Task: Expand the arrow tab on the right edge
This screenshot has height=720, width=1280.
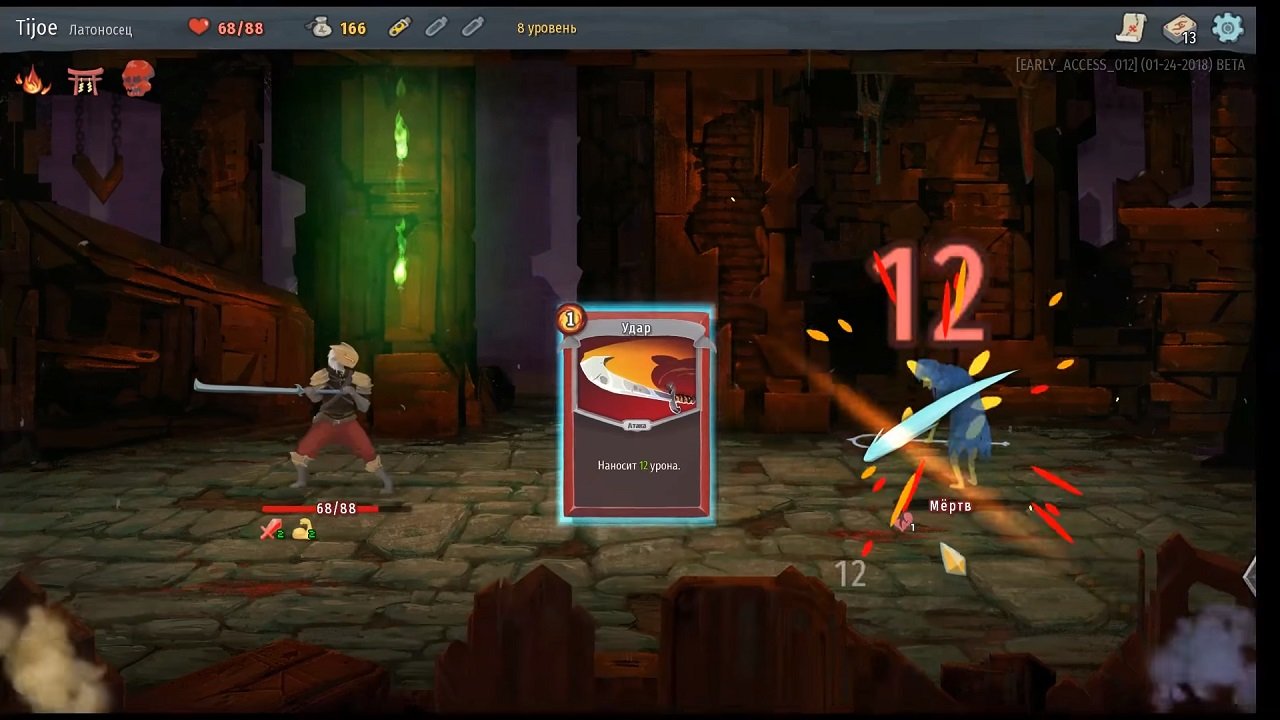Action: 1250,577
